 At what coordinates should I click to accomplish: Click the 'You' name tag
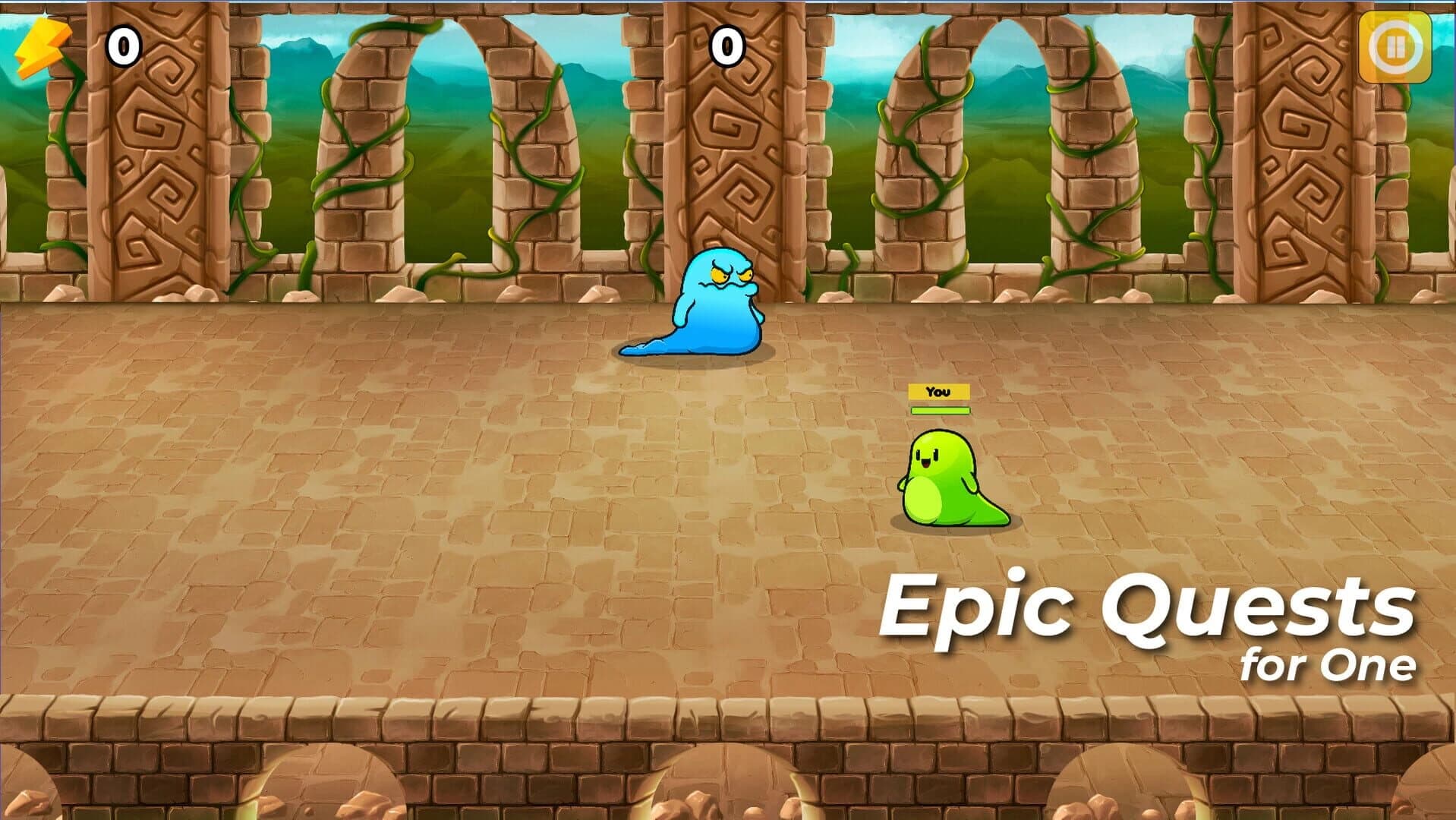tap(940, 392)
